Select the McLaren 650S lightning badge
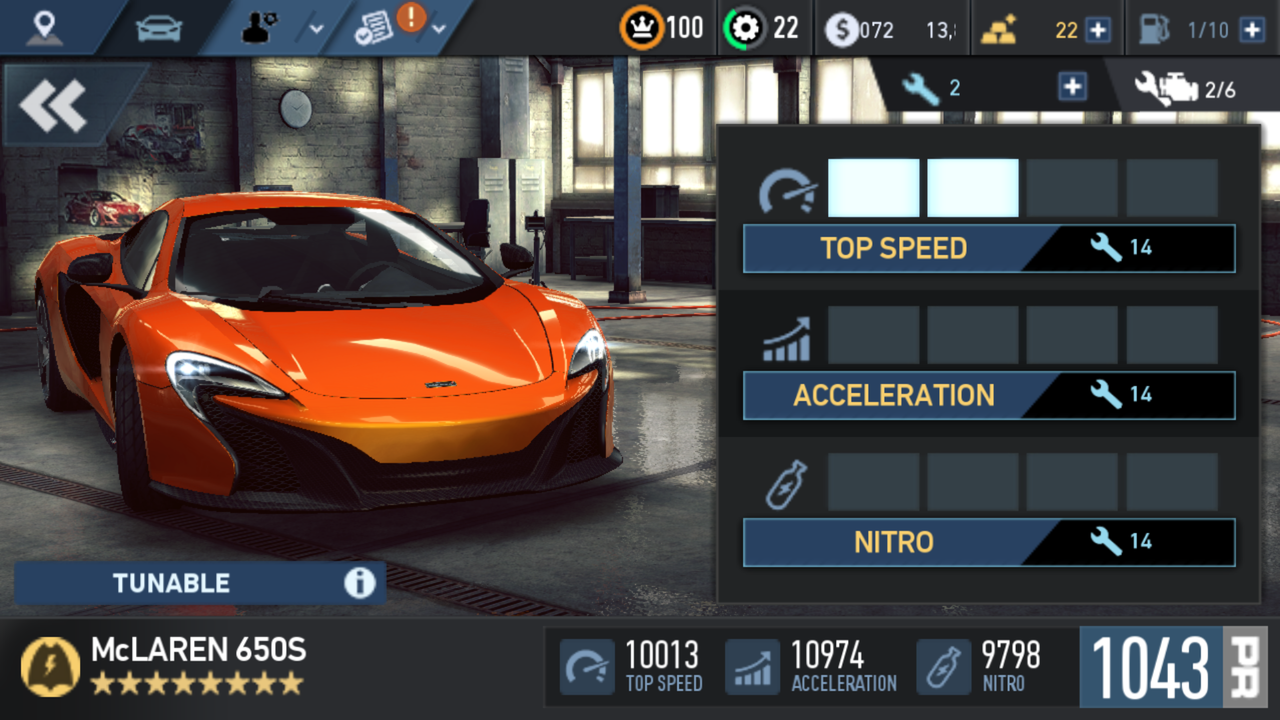 (x=50, y=667)
